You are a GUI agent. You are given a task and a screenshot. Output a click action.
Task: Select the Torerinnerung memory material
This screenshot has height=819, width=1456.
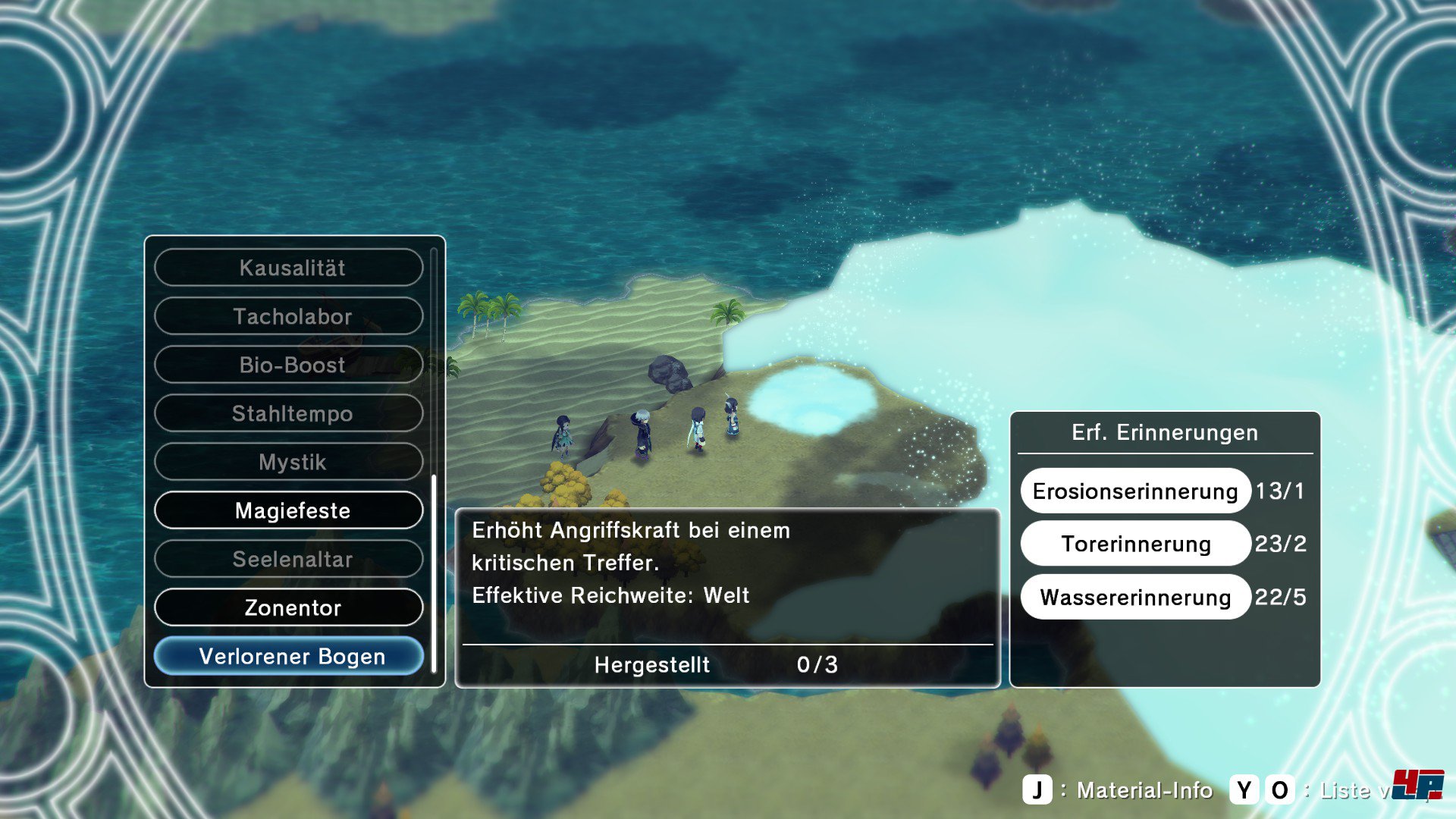pos(1134,544)
